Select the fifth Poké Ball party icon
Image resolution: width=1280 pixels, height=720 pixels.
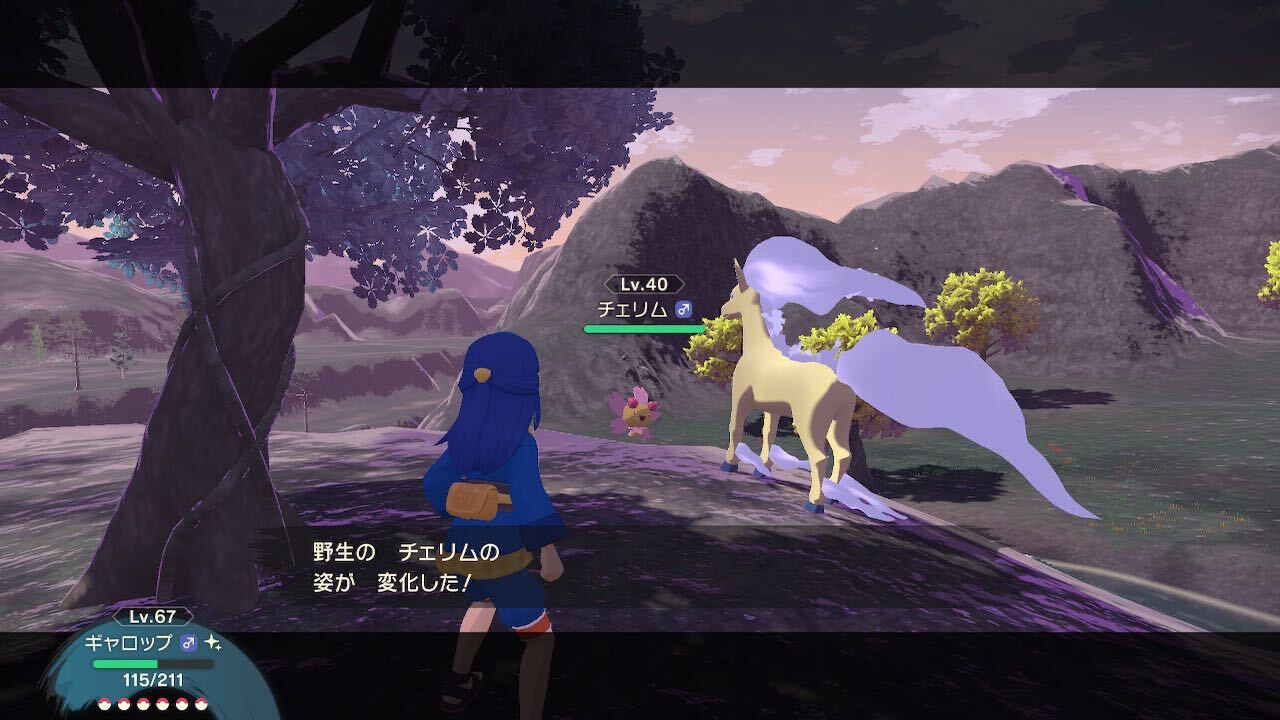coord(184,704)
